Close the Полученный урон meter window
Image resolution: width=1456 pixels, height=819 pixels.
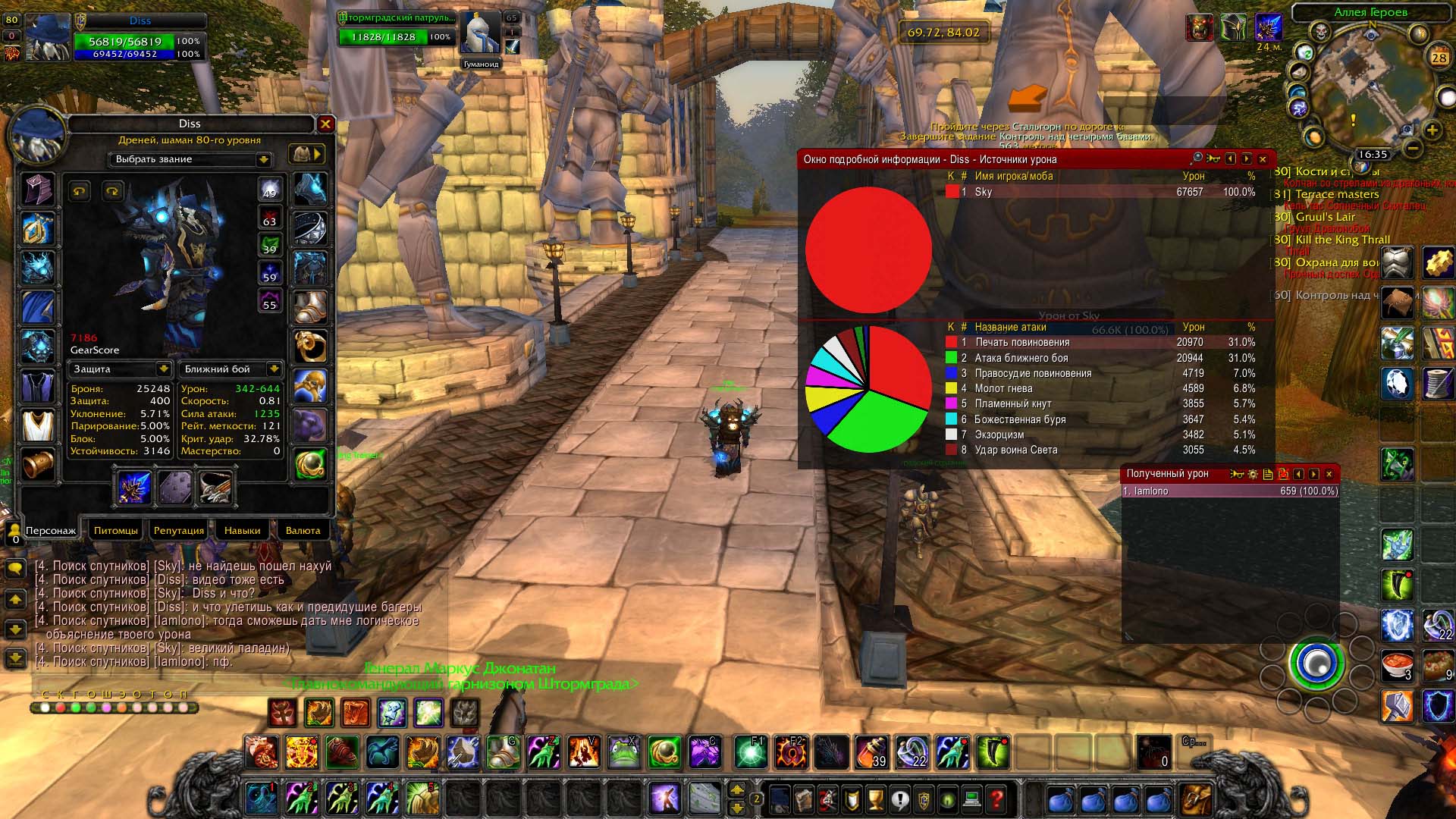point(1329,474)
